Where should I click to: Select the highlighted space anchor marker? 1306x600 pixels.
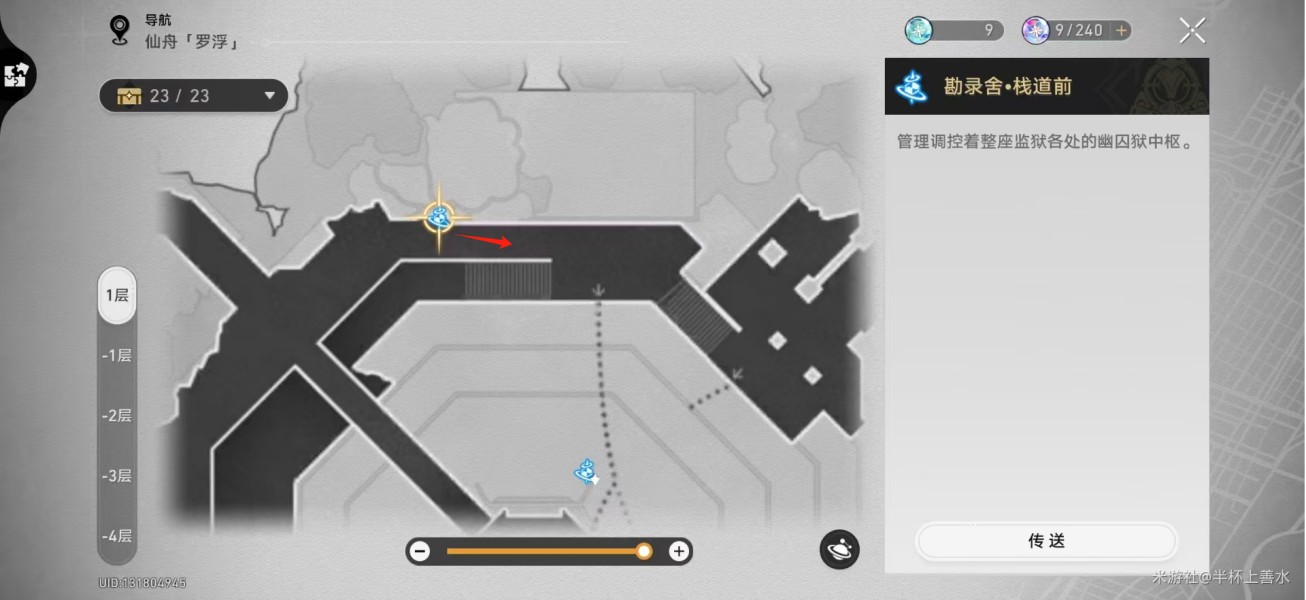pyautogui.click(x=438, y=217)
